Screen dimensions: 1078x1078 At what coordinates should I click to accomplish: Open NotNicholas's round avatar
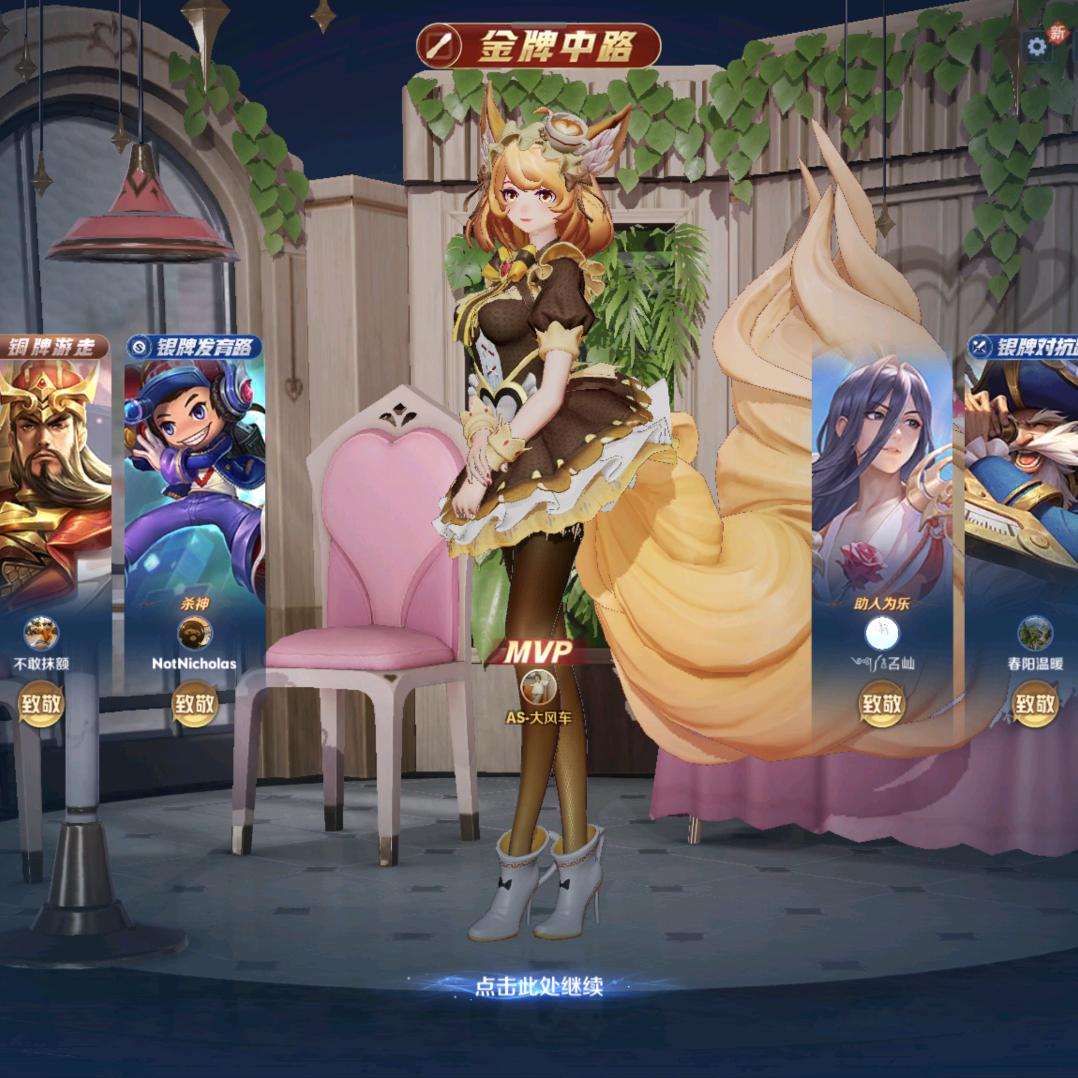[x=195, y=633]
